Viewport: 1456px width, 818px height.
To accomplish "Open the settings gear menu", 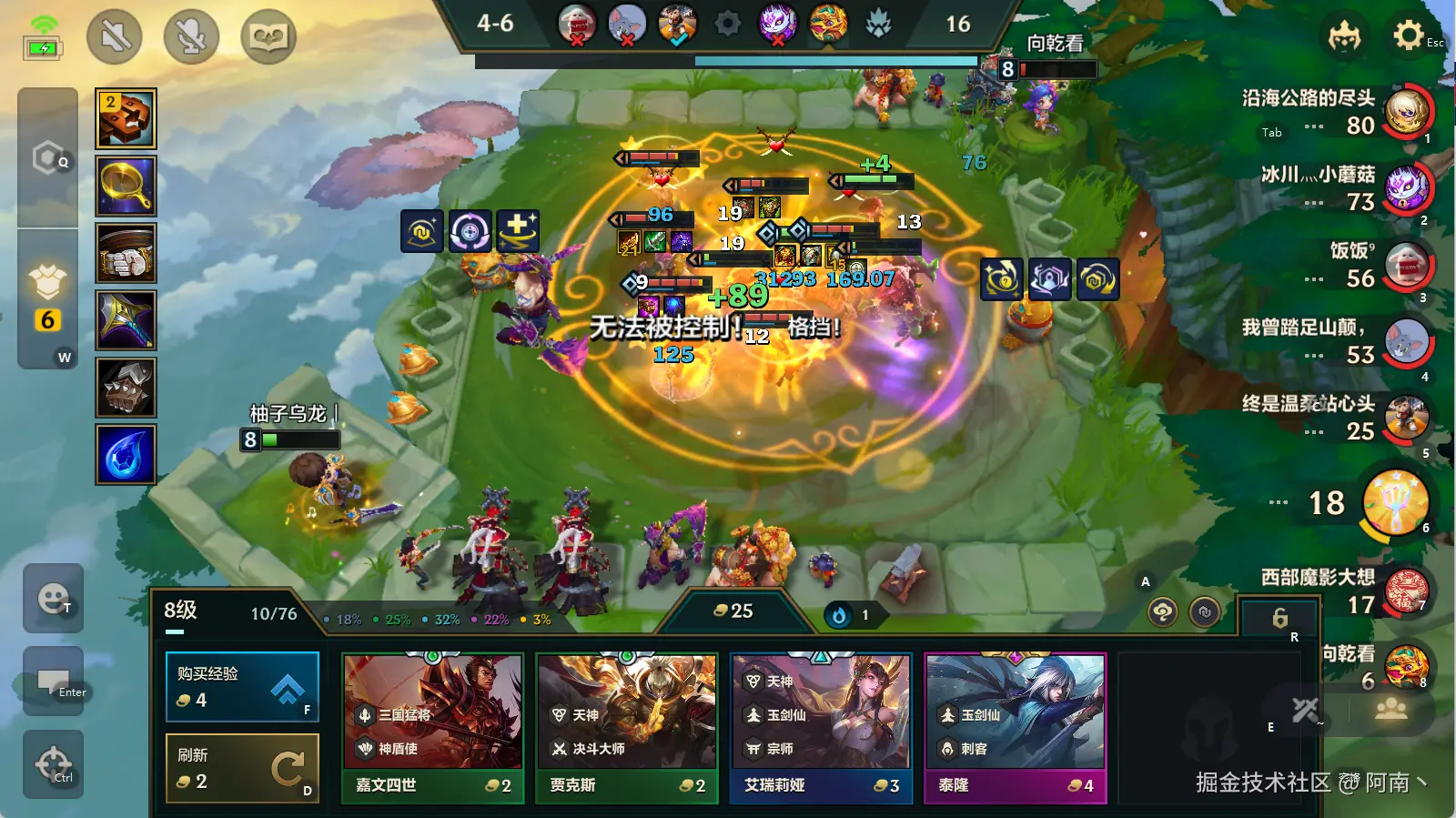I will tap(1409, 35).
